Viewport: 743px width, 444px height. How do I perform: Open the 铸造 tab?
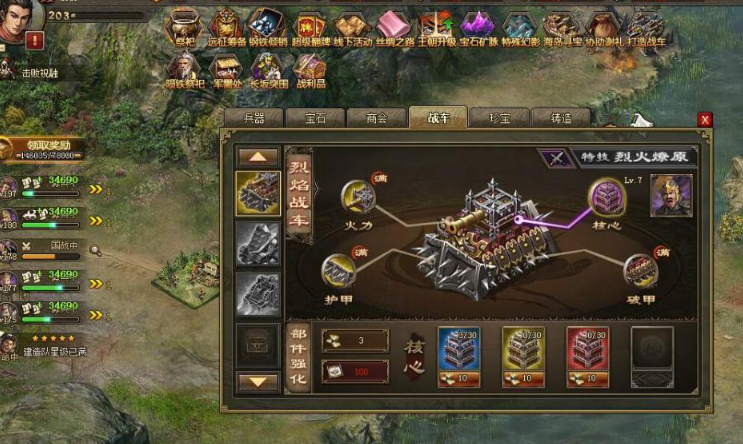559,118
